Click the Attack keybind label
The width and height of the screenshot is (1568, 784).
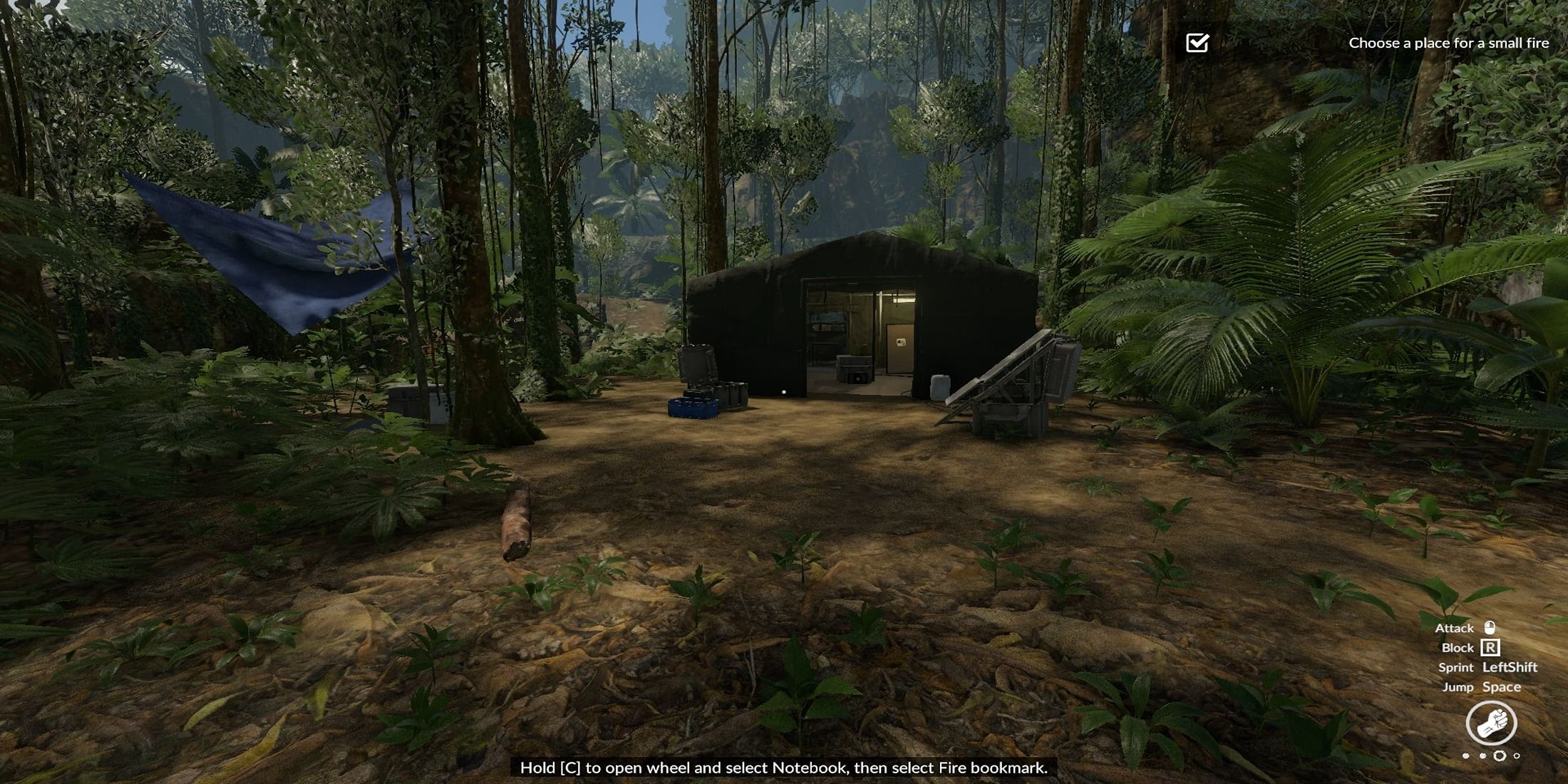click(1456, 628)
